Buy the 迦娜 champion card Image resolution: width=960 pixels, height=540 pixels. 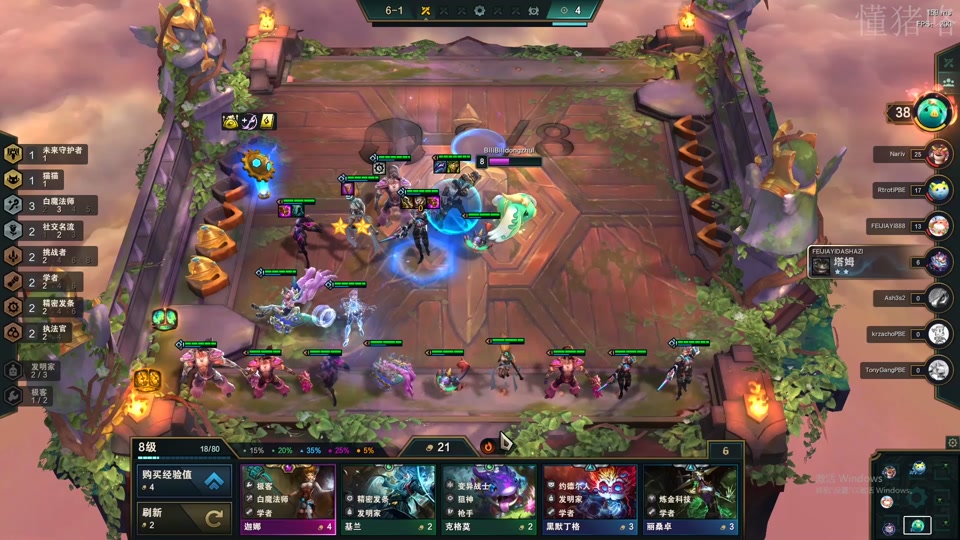(x=288, y=498)
